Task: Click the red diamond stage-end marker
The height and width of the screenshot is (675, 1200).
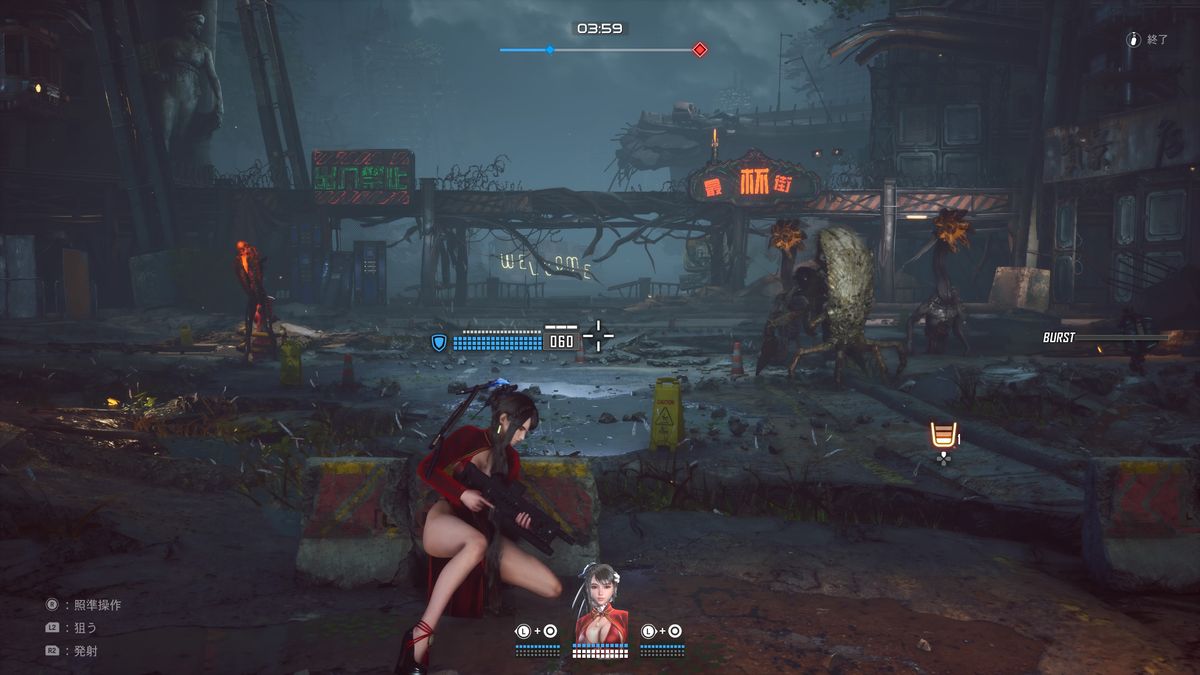Action: [x=700, y=49]
